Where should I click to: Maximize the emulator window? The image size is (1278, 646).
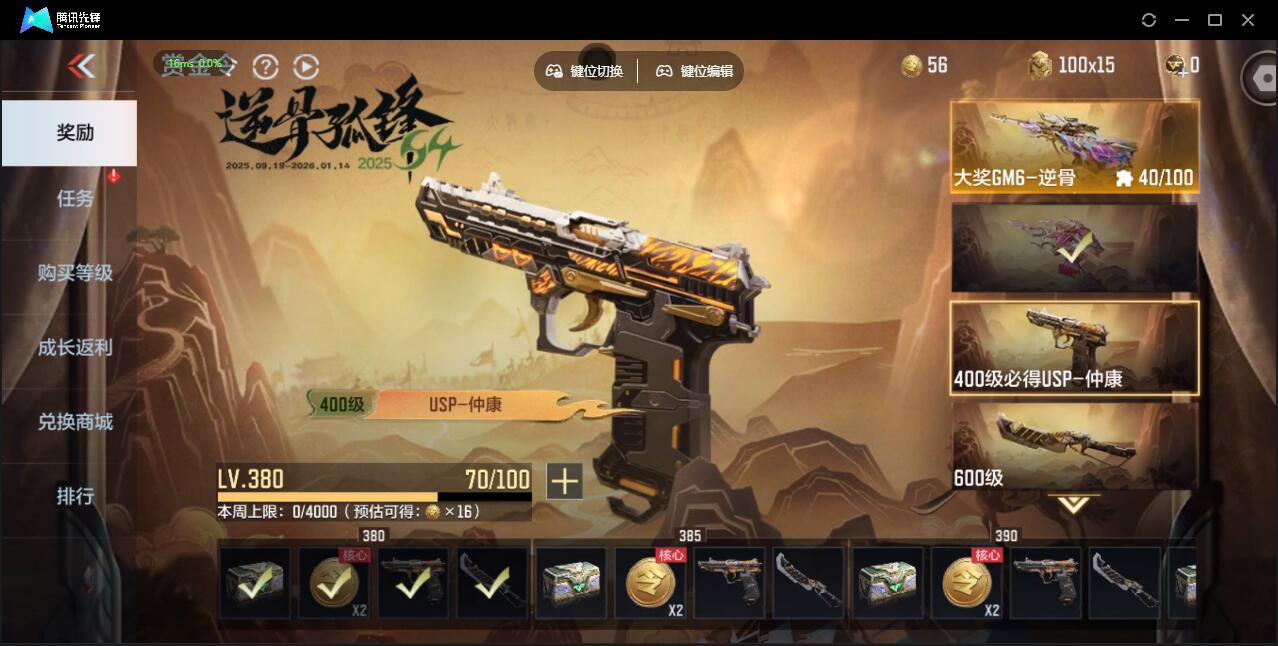click(1215, 20)
